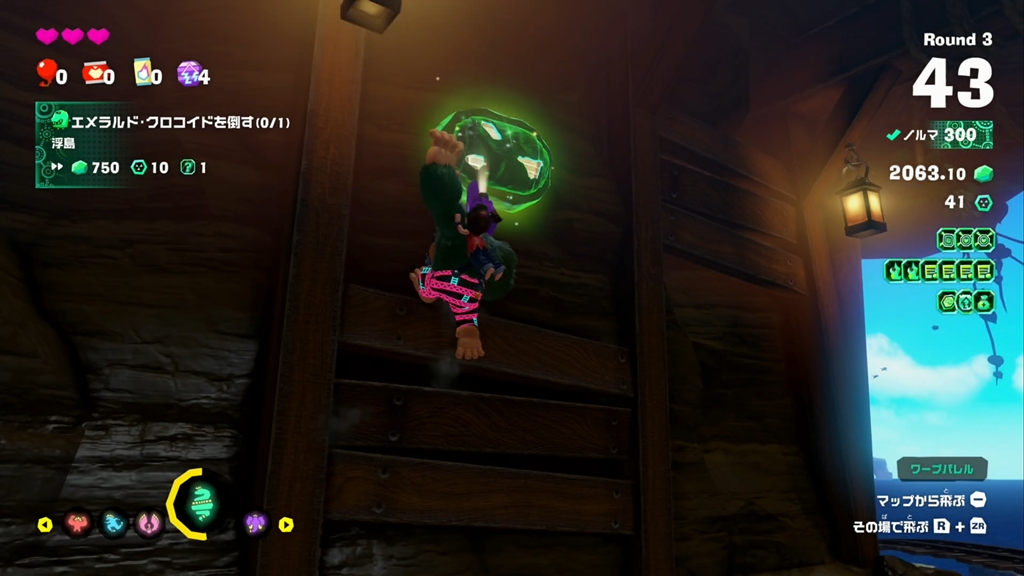This screenshot has width=1024, height=576.
Task: Select the purple lightning item icon
Action: click(187, 72)
